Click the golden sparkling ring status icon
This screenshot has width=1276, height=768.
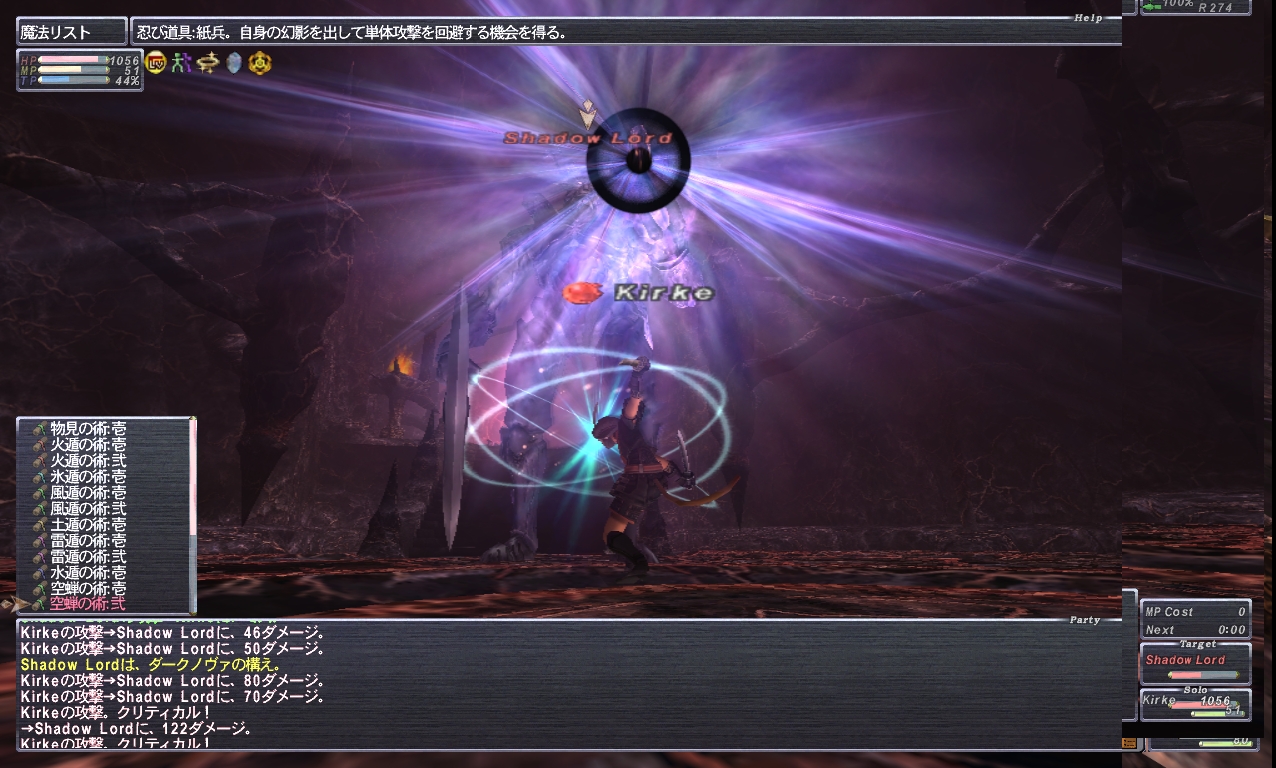207,63
